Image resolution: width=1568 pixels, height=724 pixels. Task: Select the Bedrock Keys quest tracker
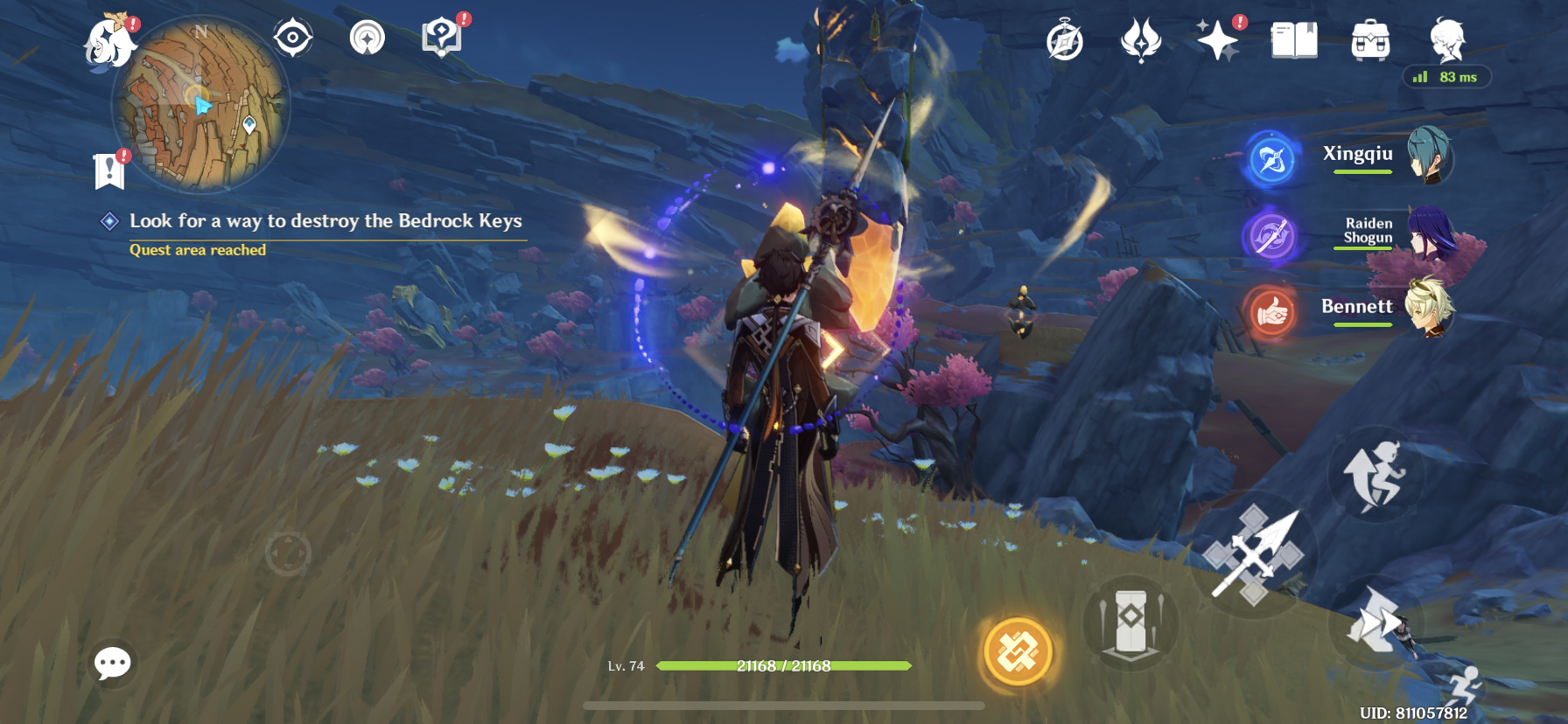(325, 221)
